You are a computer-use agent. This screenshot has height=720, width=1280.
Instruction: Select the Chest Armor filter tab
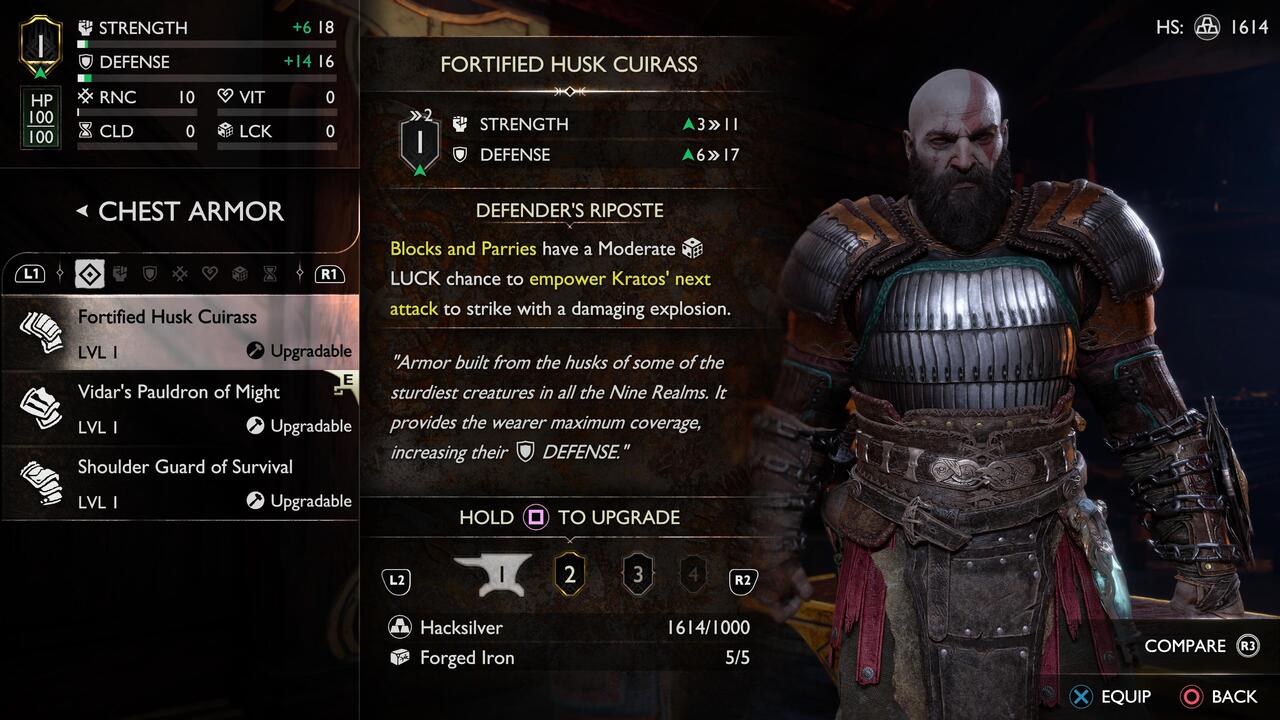pos(90,273)
